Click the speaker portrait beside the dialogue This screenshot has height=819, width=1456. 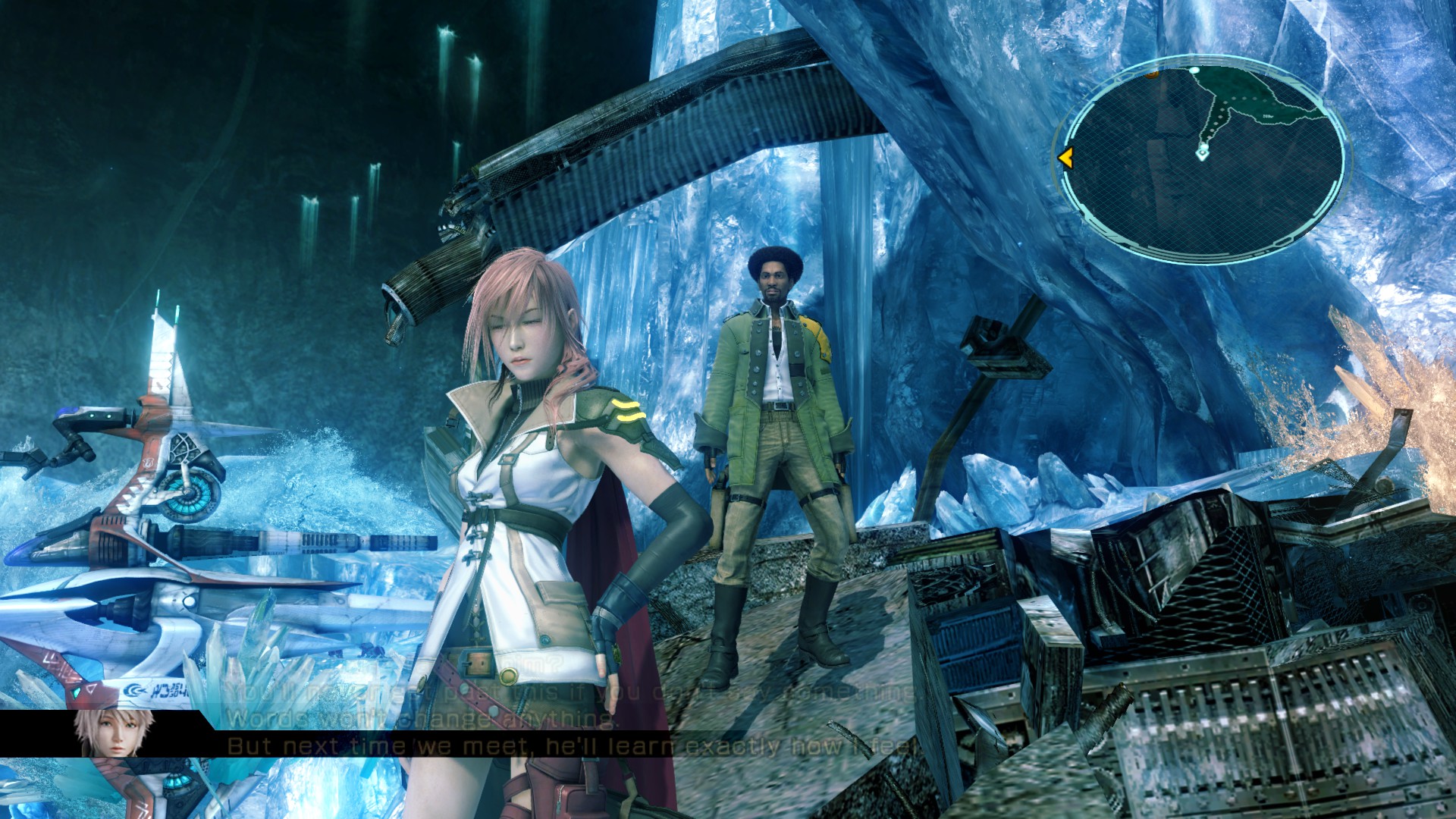point(115,733)
